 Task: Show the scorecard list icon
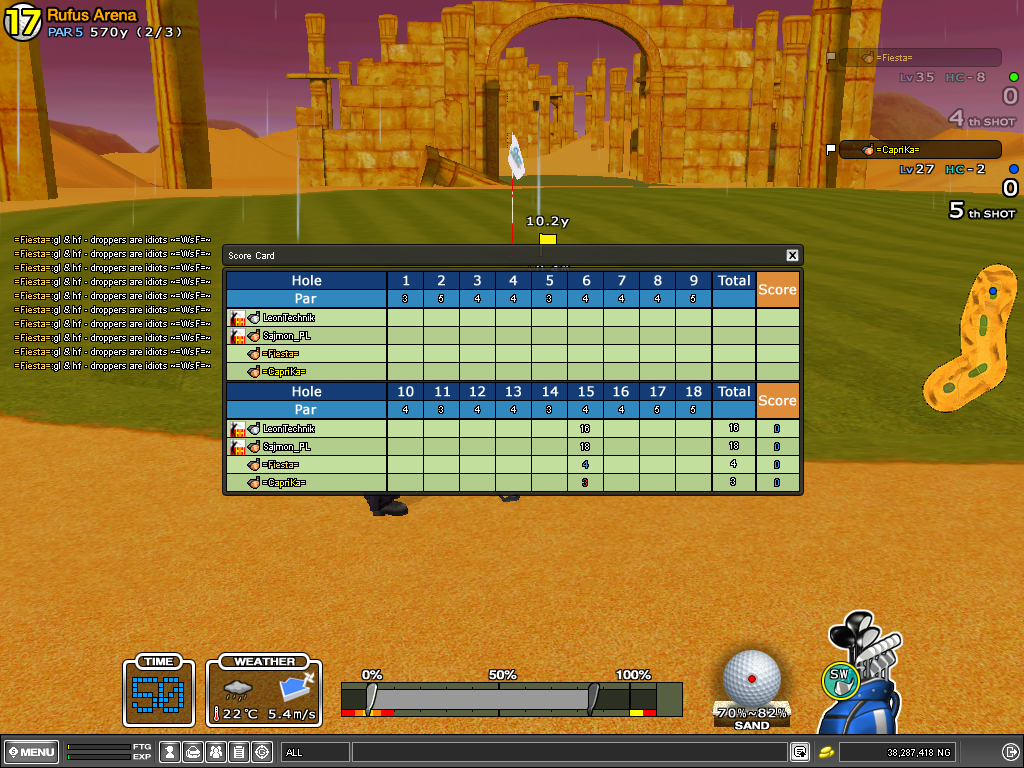(239, 752)
